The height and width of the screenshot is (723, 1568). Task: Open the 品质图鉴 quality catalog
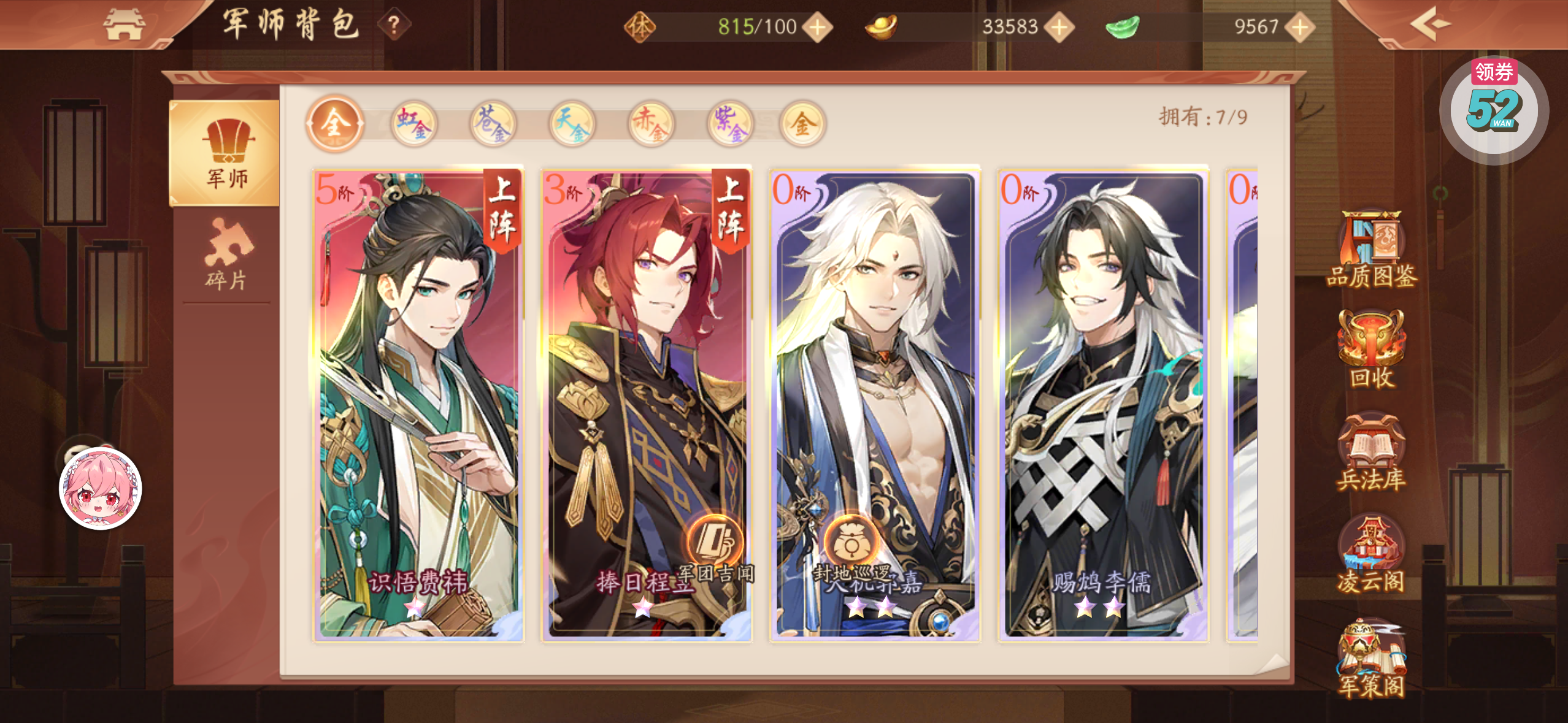tap(1372, 250)
